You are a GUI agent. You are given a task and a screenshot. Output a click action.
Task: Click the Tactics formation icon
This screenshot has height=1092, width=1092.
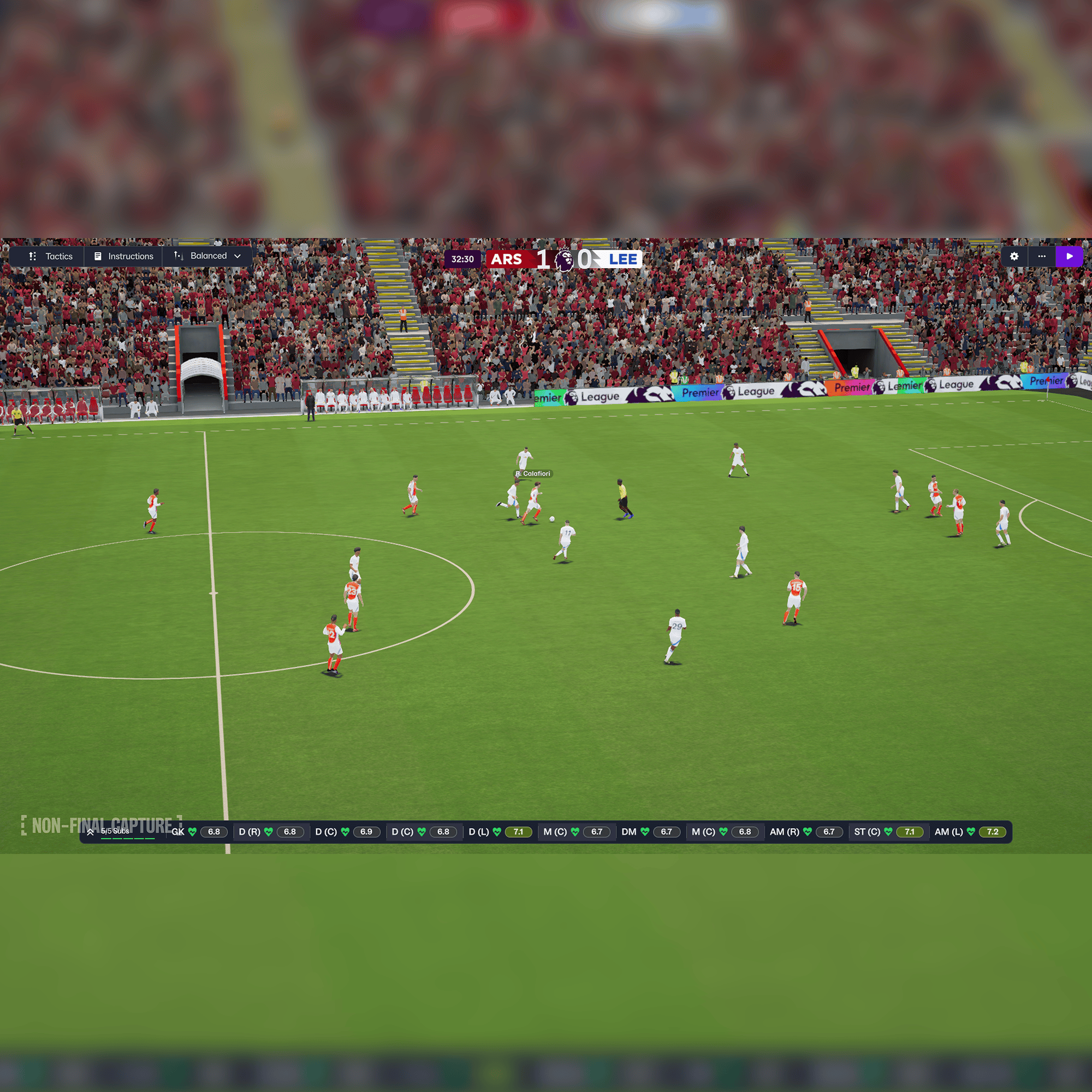[33, 256]
